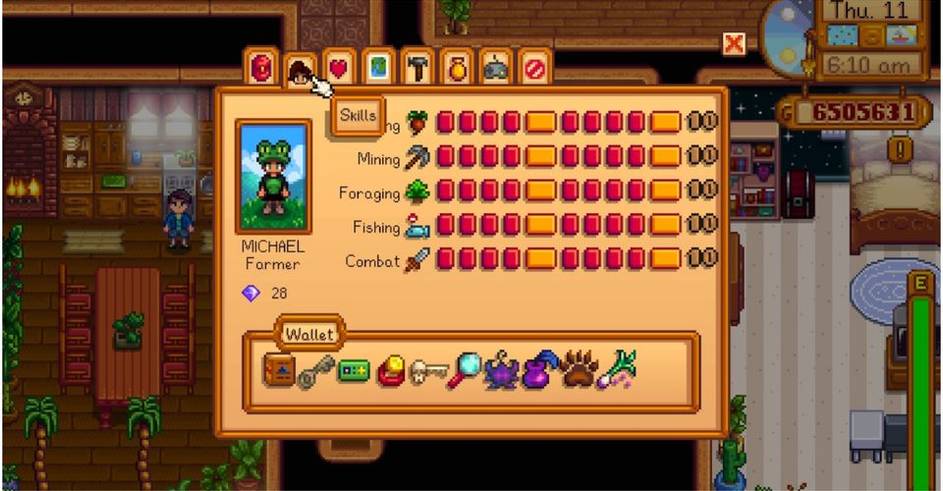
Task: Click the Magnifying Glass wallet item
Action: 464,372
